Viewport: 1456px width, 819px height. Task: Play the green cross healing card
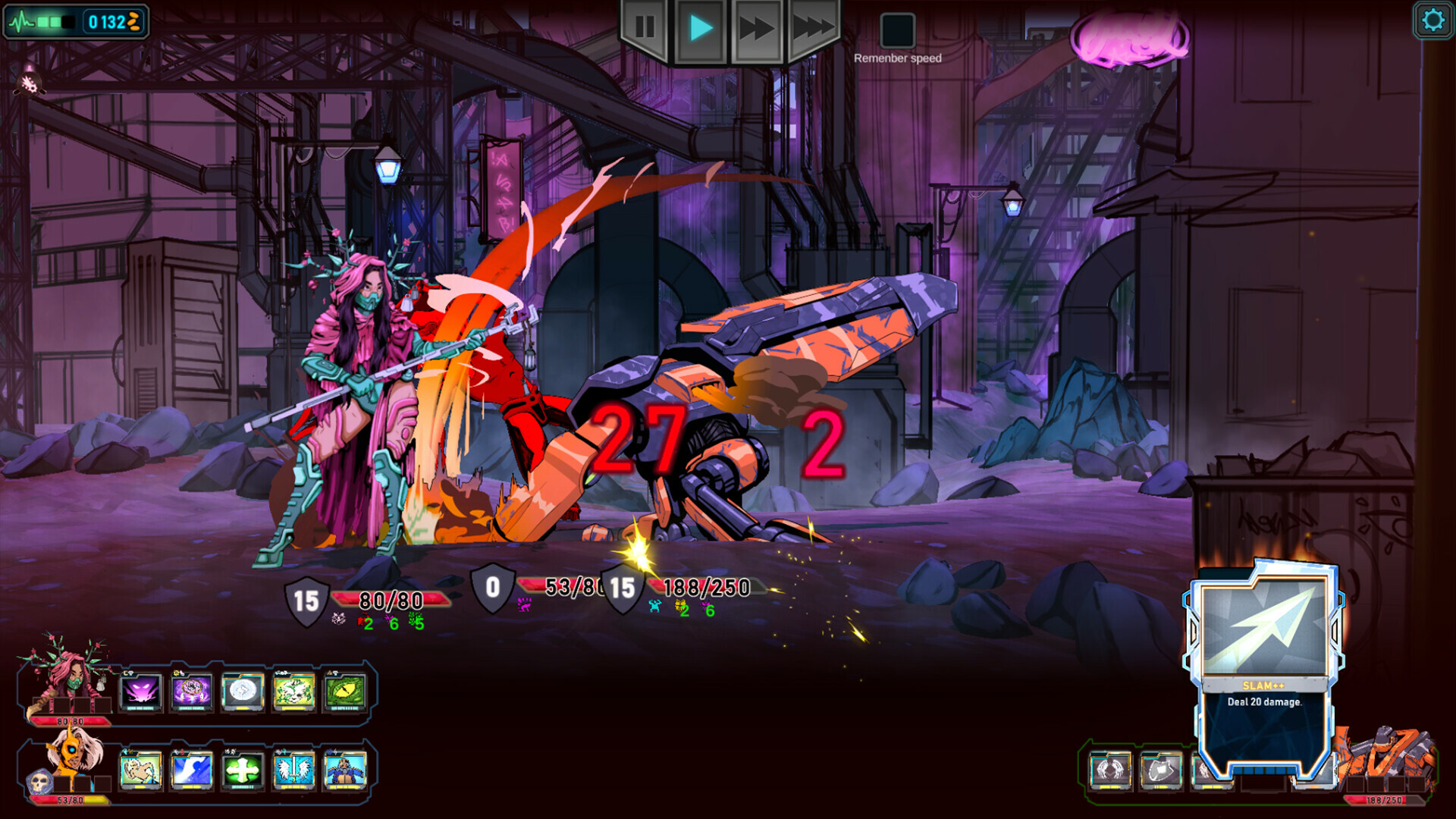click(x=244, y=771)
